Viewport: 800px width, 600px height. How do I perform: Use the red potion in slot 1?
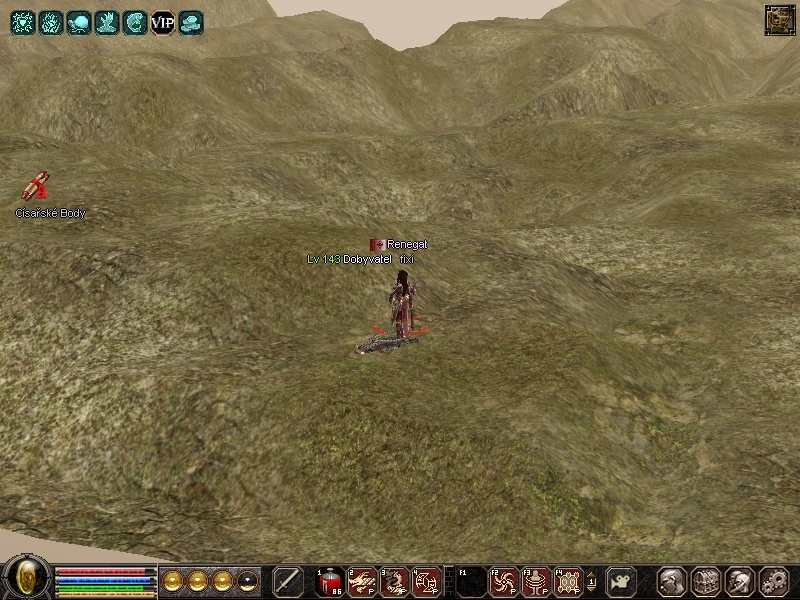(330, 581)
